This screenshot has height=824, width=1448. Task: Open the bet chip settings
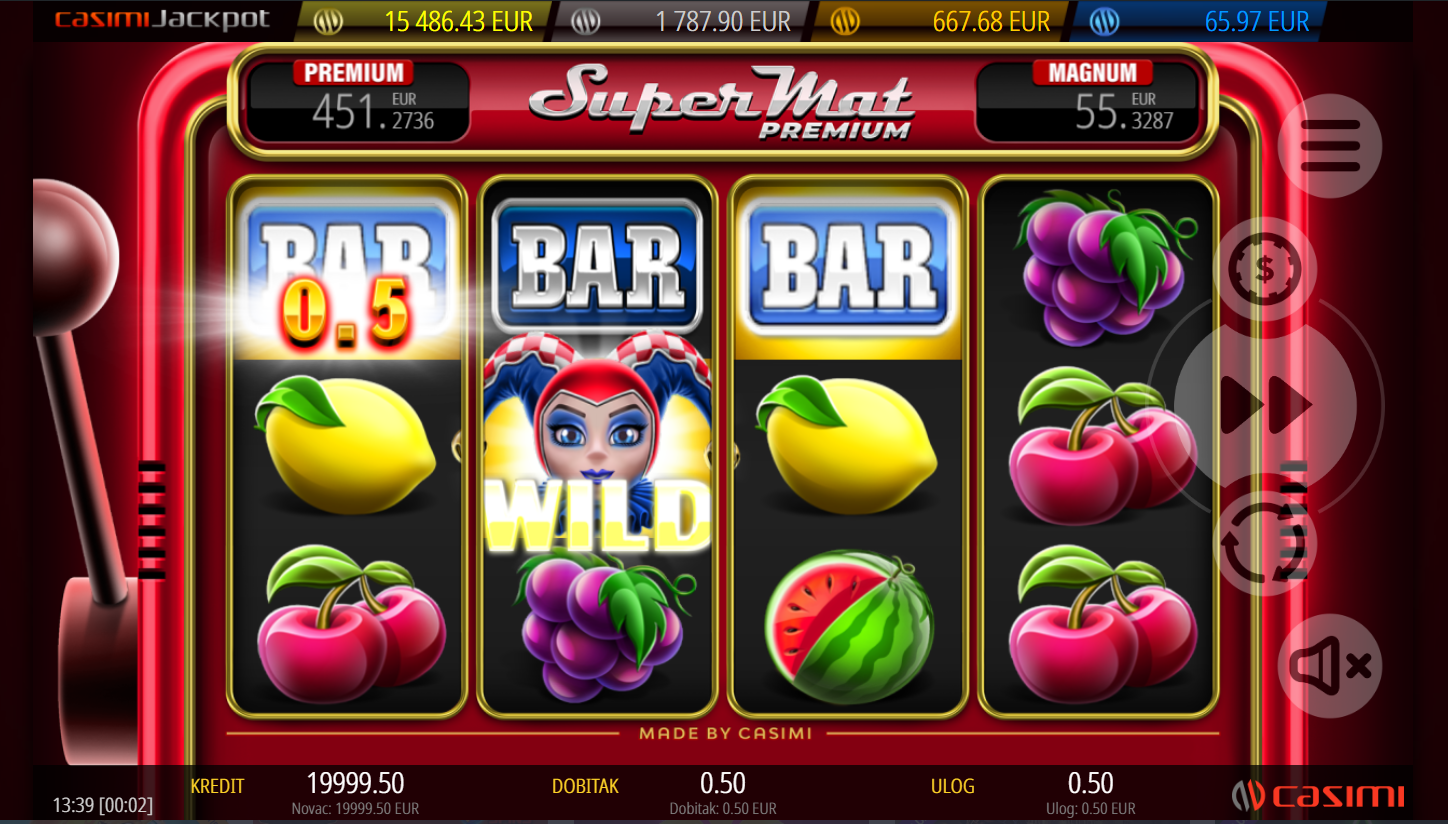(x=1265, y=268)
